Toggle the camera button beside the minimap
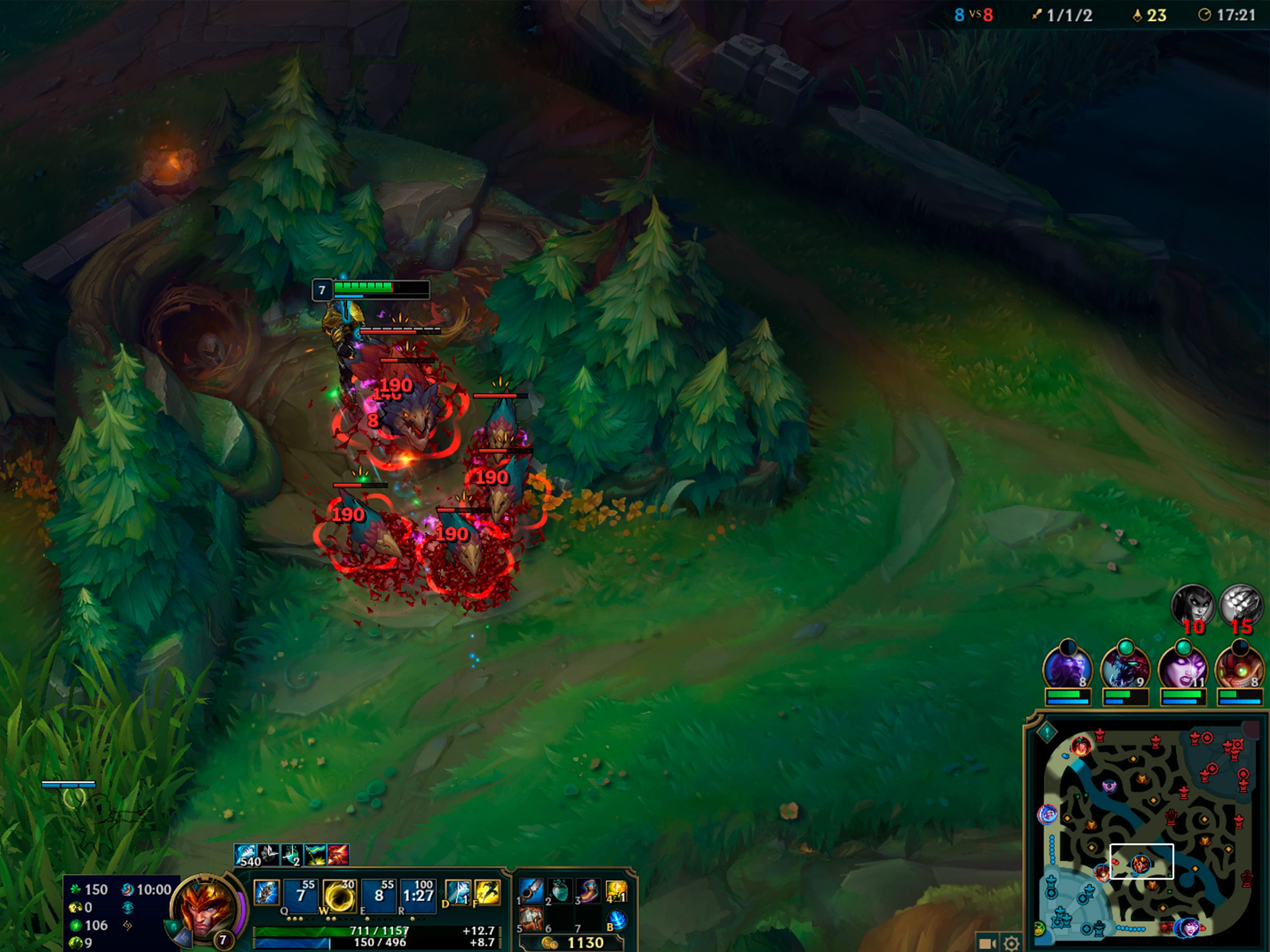 pyautogui.click(x=987, y=943)
